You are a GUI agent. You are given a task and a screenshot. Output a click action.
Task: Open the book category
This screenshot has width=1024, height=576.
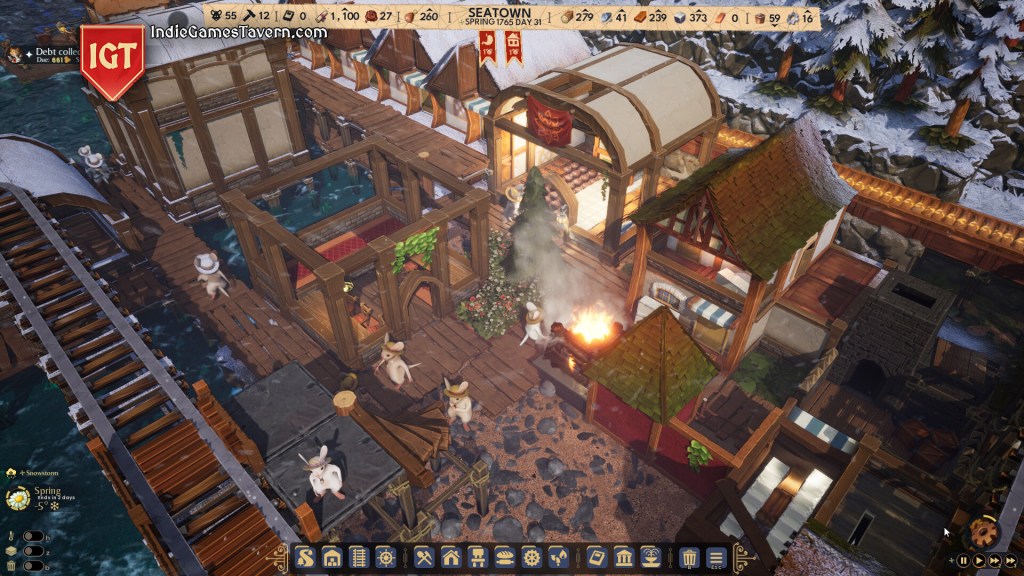pos(596,557)
